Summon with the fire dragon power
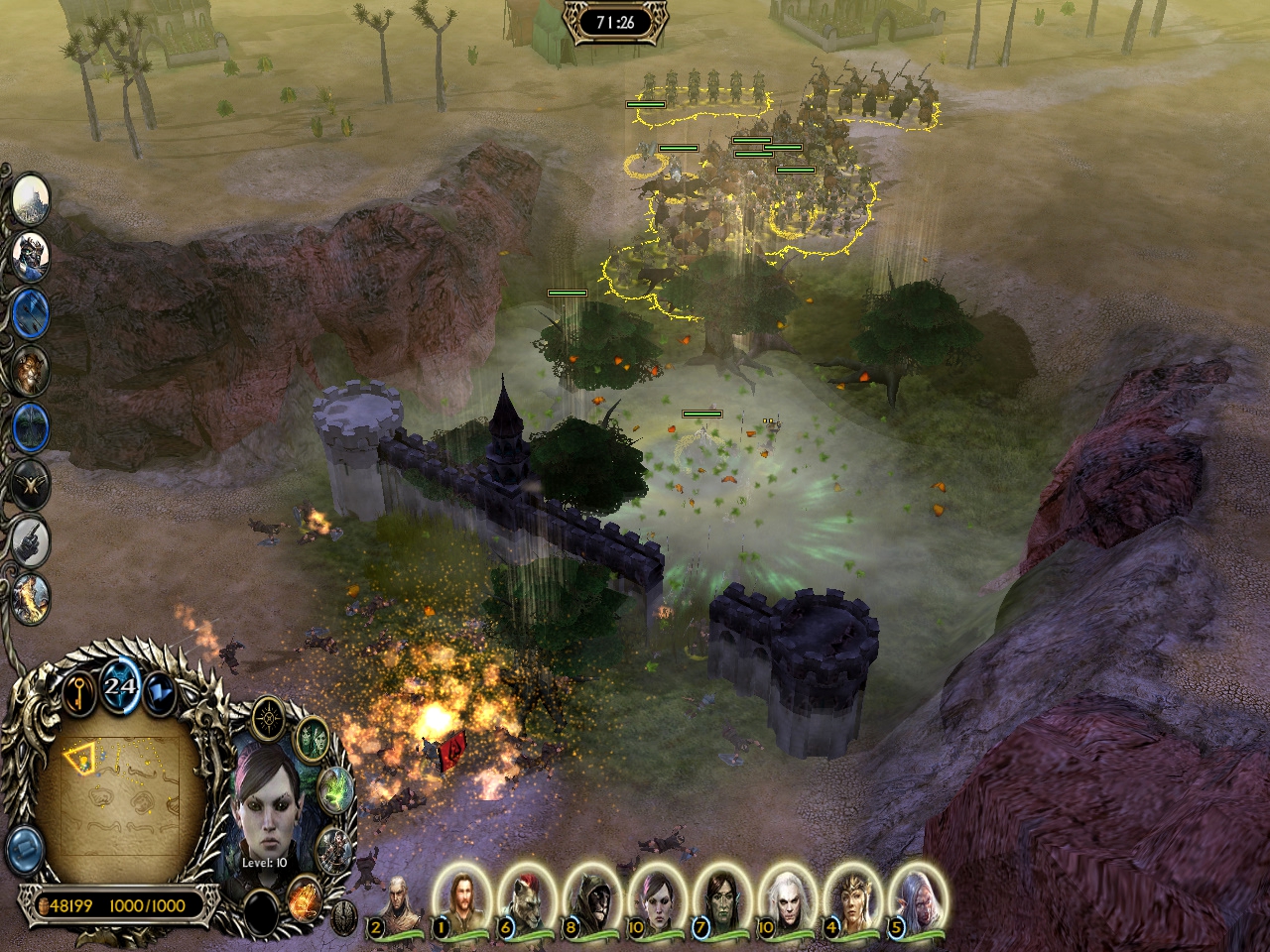The width and height of the screenshot is (1270, 952). click(x=31, y=597)
